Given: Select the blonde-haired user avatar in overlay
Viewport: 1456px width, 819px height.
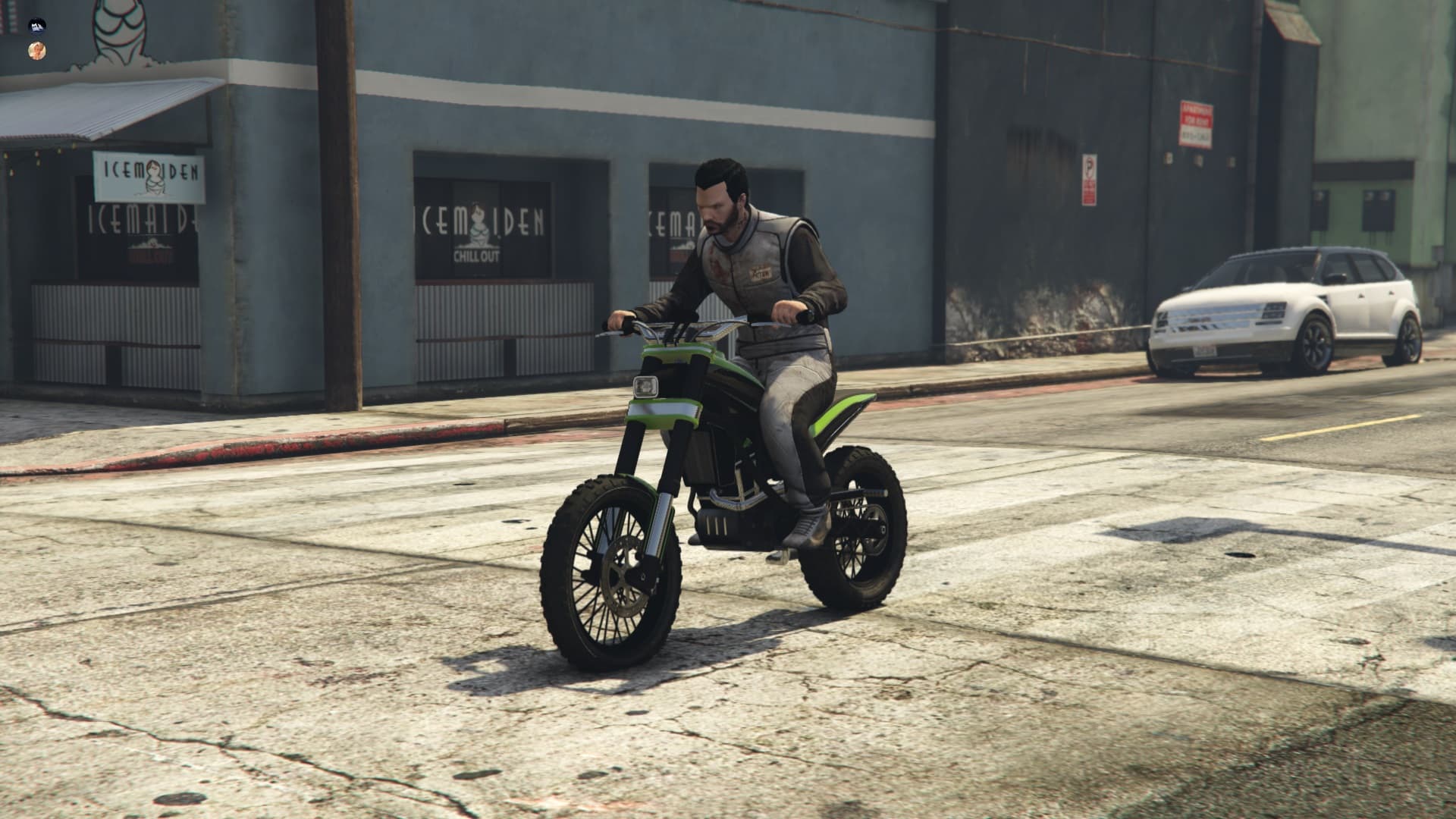Looking at the screenshot, I should point(36,50).
